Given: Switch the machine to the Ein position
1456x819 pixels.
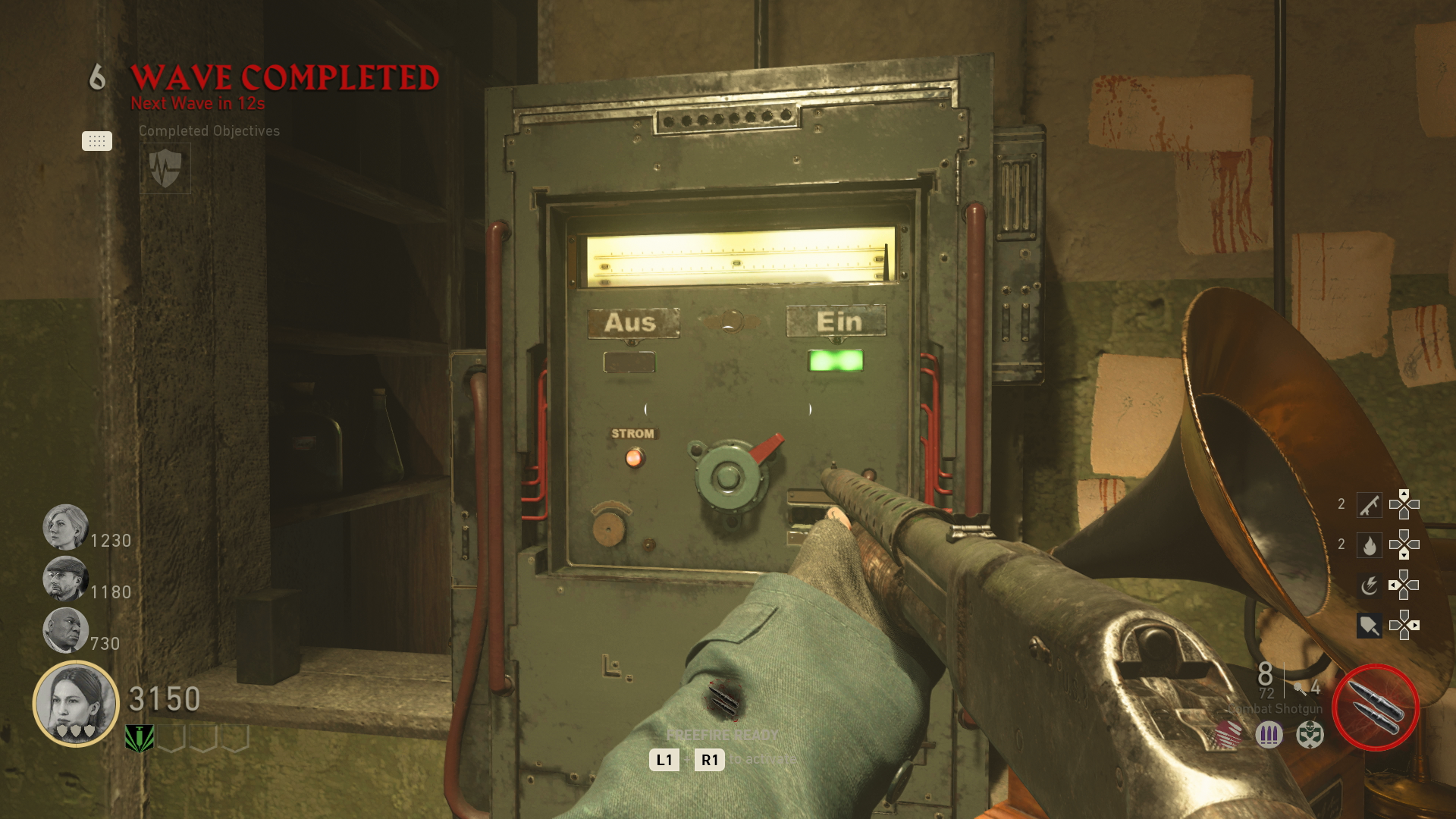Looking at the screenshot, I should pyautogui.click(x=837, y=323).
